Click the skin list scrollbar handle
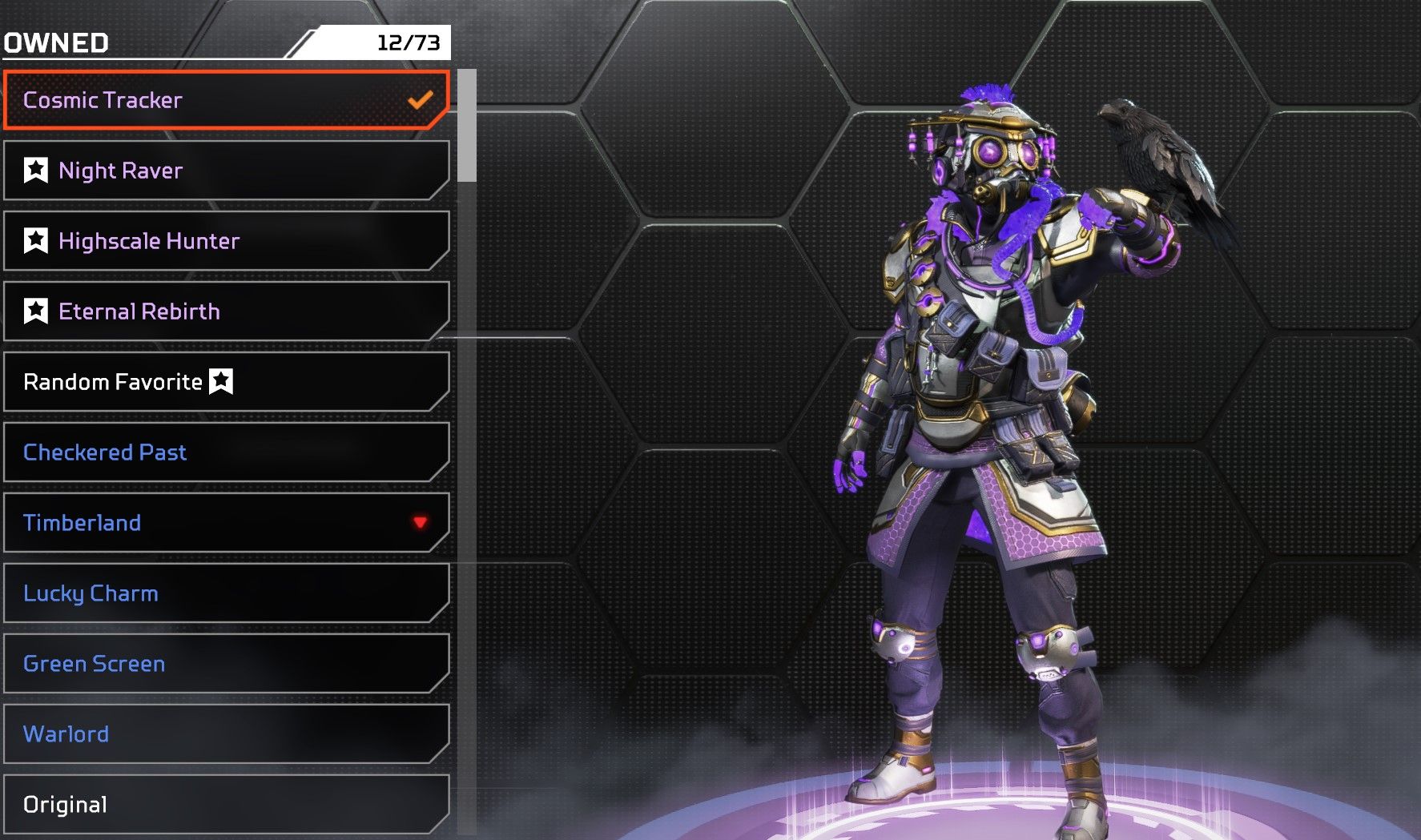Image resolution: width=1421 pixels, height=840 pixels. point(467,126)
